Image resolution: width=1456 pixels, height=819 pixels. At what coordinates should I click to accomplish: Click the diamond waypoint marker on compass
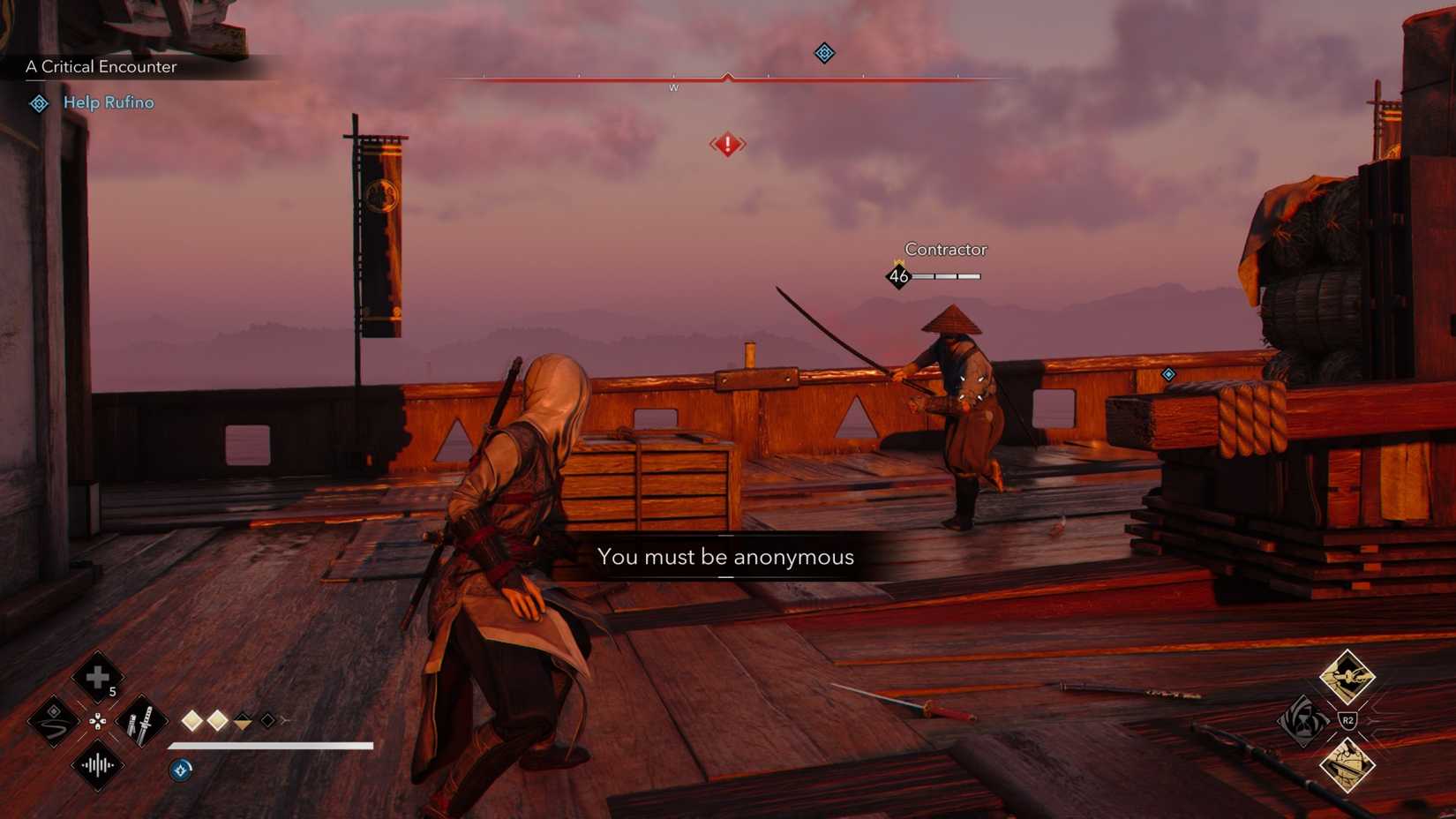pyautogui.click(x=823, y=53)
